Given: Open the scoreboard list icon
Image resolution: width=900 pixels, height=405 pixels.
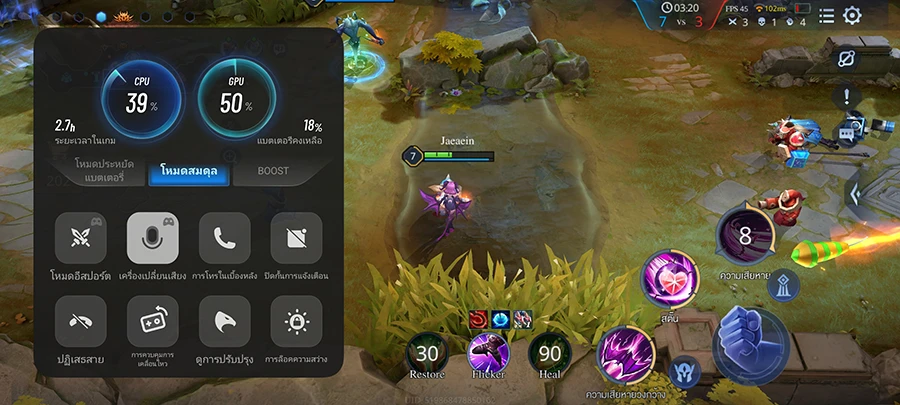Looking at the screenshot, I should [x=826, y=15].
